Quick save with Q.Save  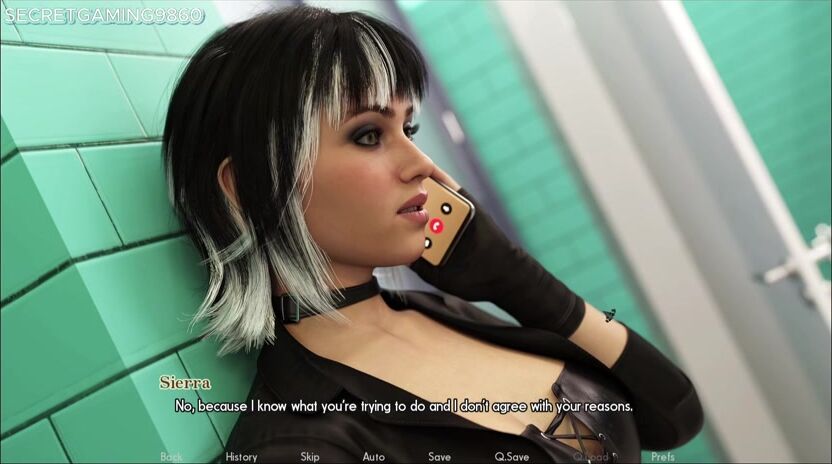[512, 457]
